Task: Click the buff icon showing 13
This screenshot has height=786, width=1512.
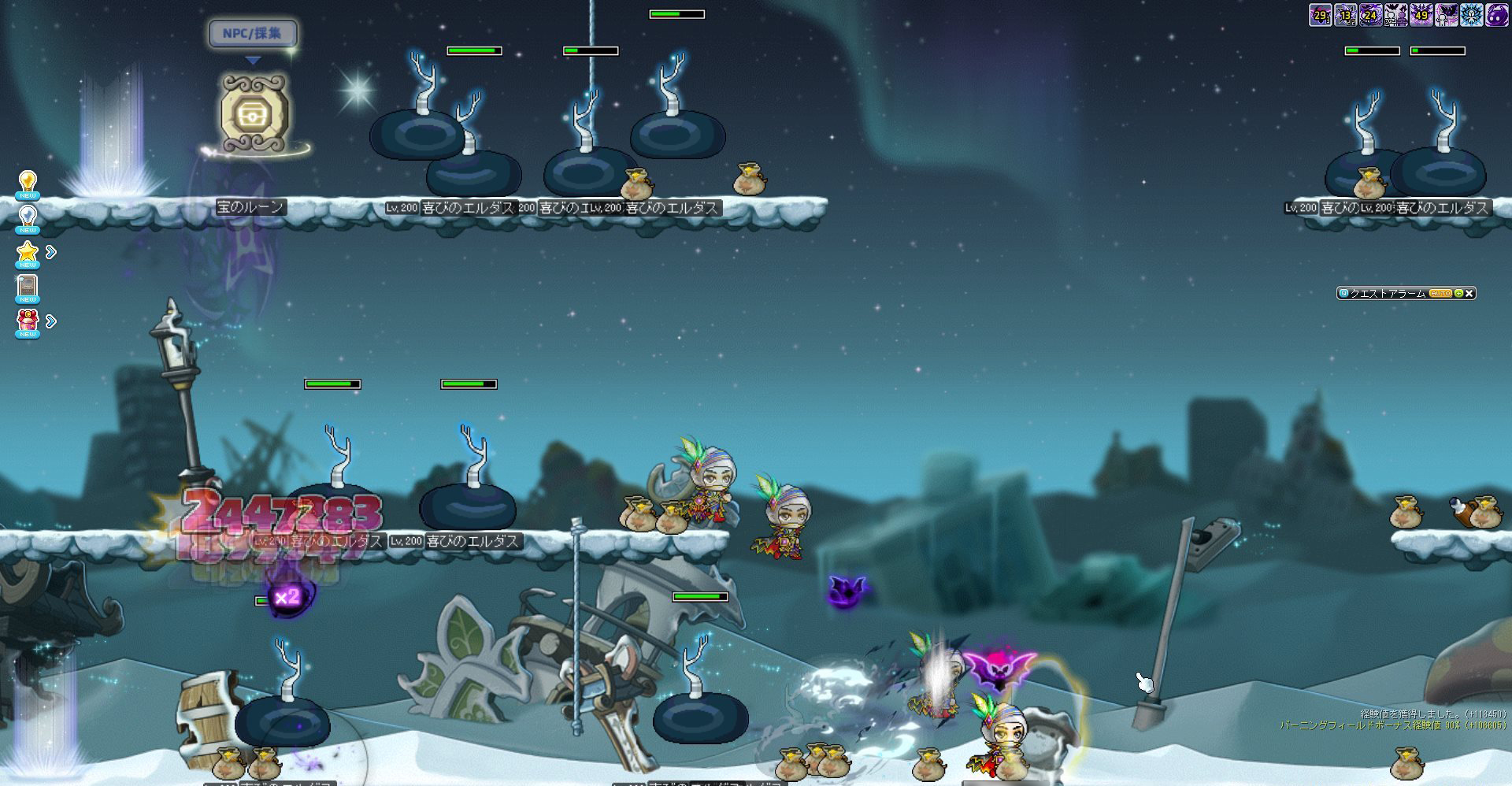Action: (1346, 15)
